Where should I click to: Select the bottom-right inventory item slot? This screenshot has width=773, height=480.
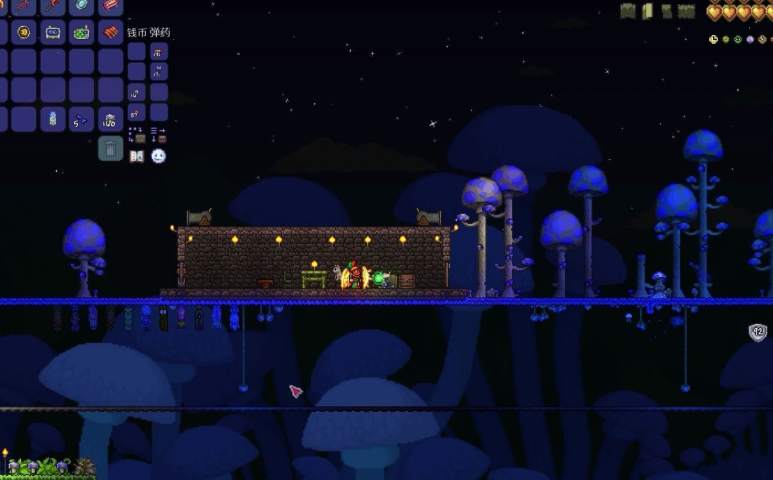click(x=110, y=120)
